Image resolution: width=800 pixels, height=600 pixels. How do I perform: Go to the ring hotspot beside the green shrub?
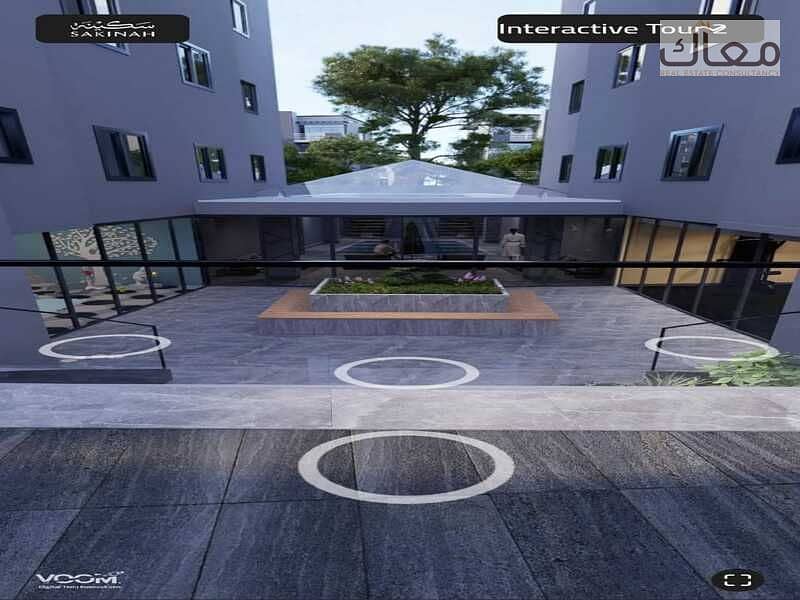pyautogui.click(x=708, y=347)
